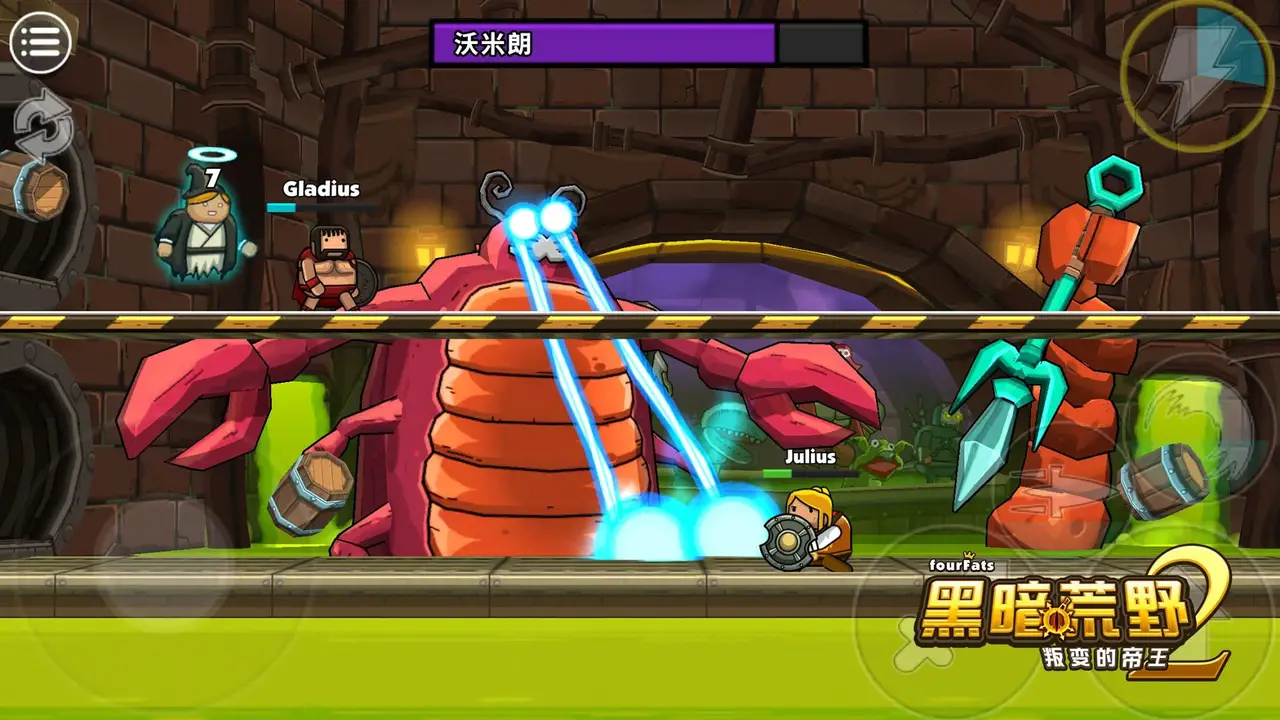Viewport: 1280px width, 720px height.
Task: Open the pause menu list button
Action: click(x=40, y=42)
